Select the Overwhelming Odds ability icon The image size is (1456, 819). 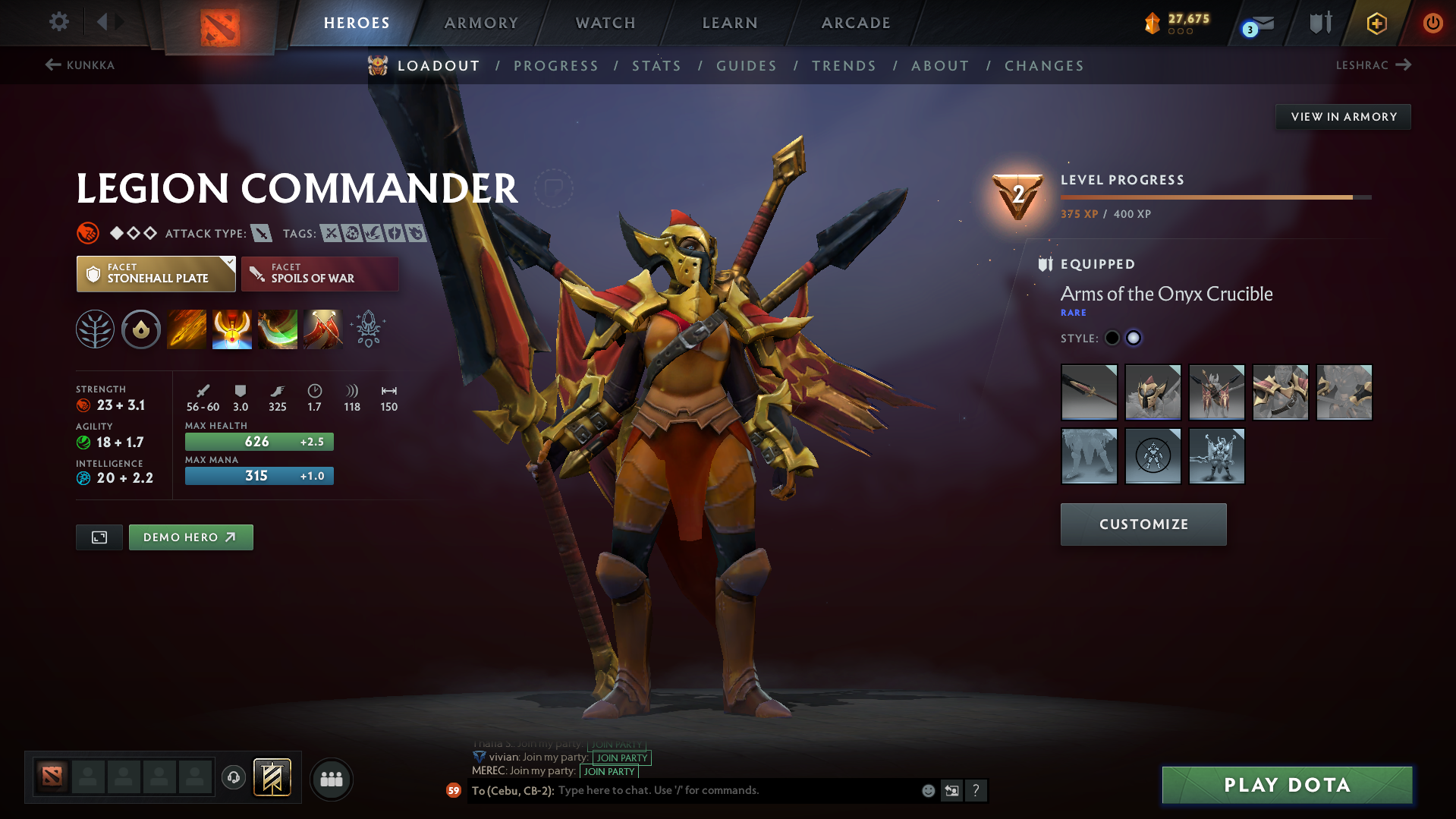(x=187, y=329)
